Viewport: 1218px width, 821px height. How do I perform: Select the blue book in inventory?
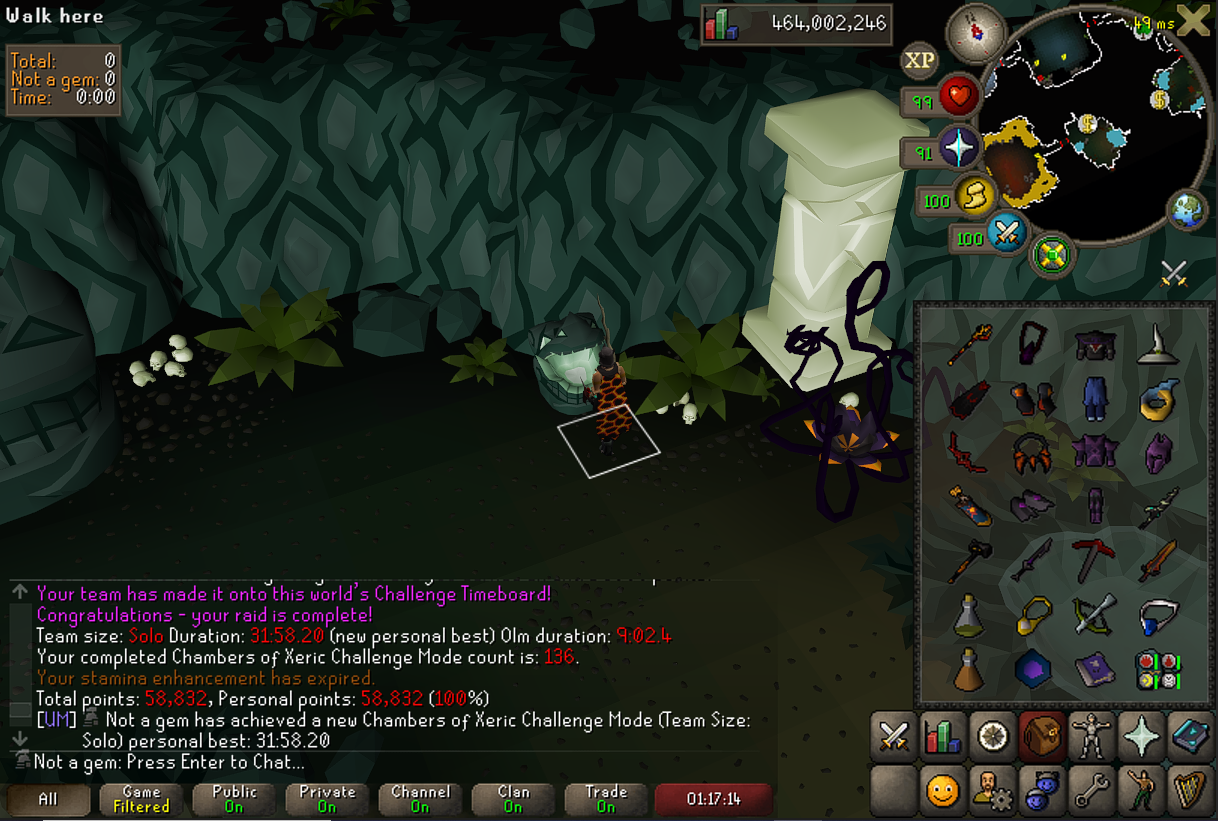tap(1094, 666)
